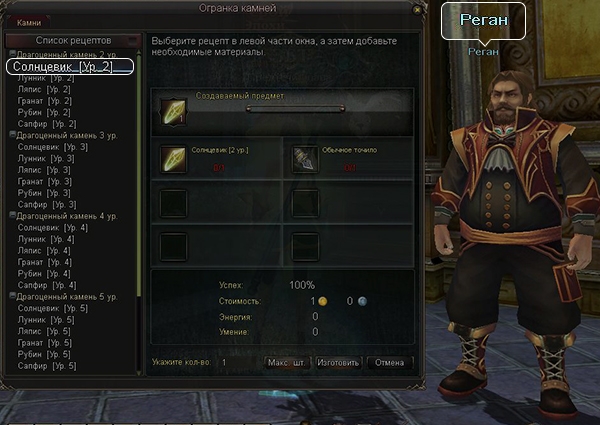600x425 pixels.
Task: Click the created item result icon
Action: click(174, 110)
